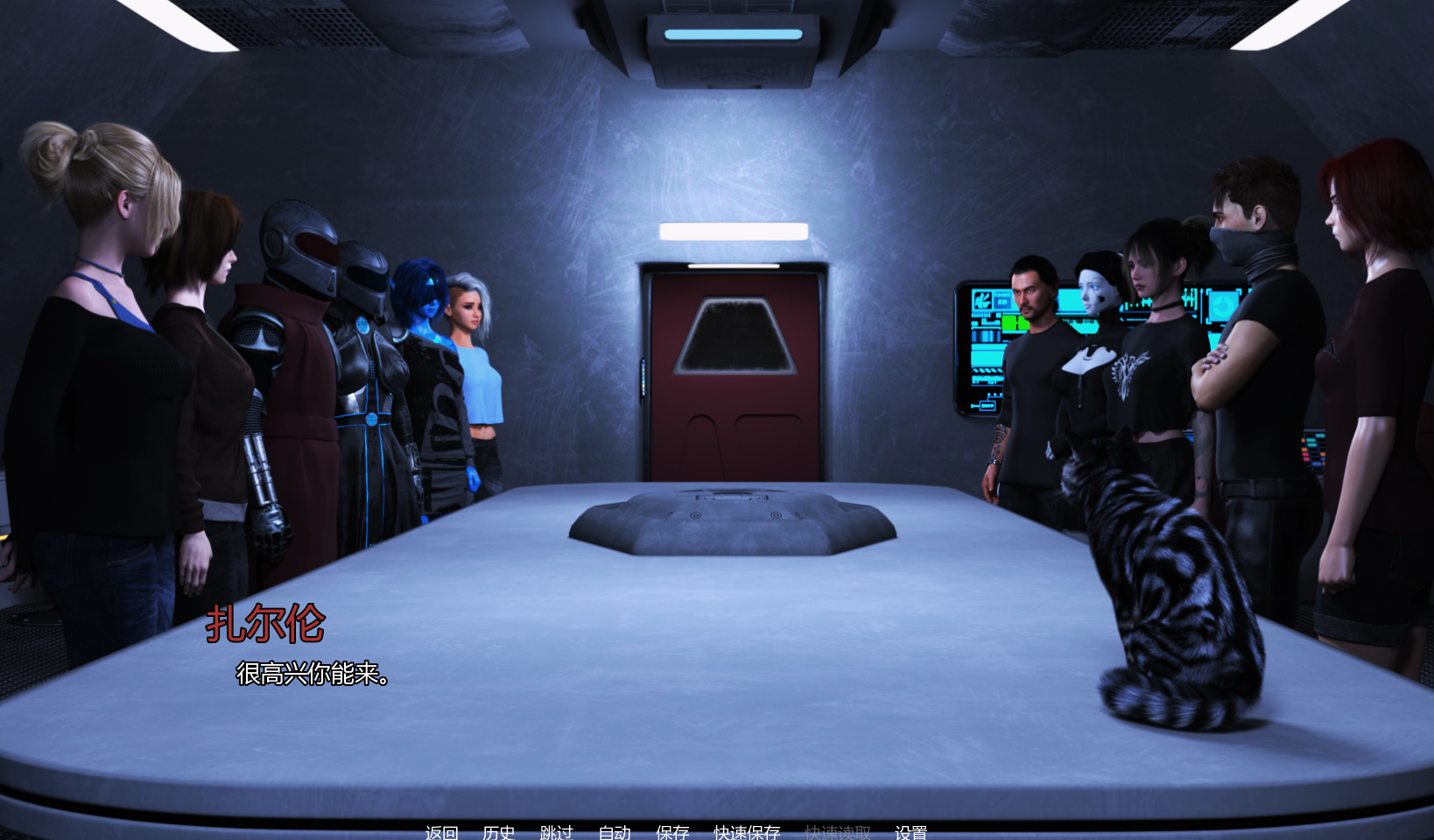Viewport: 1434px width, 840px height.
Task: Choose 快速保存 to quick save
Action: (747, 832)
